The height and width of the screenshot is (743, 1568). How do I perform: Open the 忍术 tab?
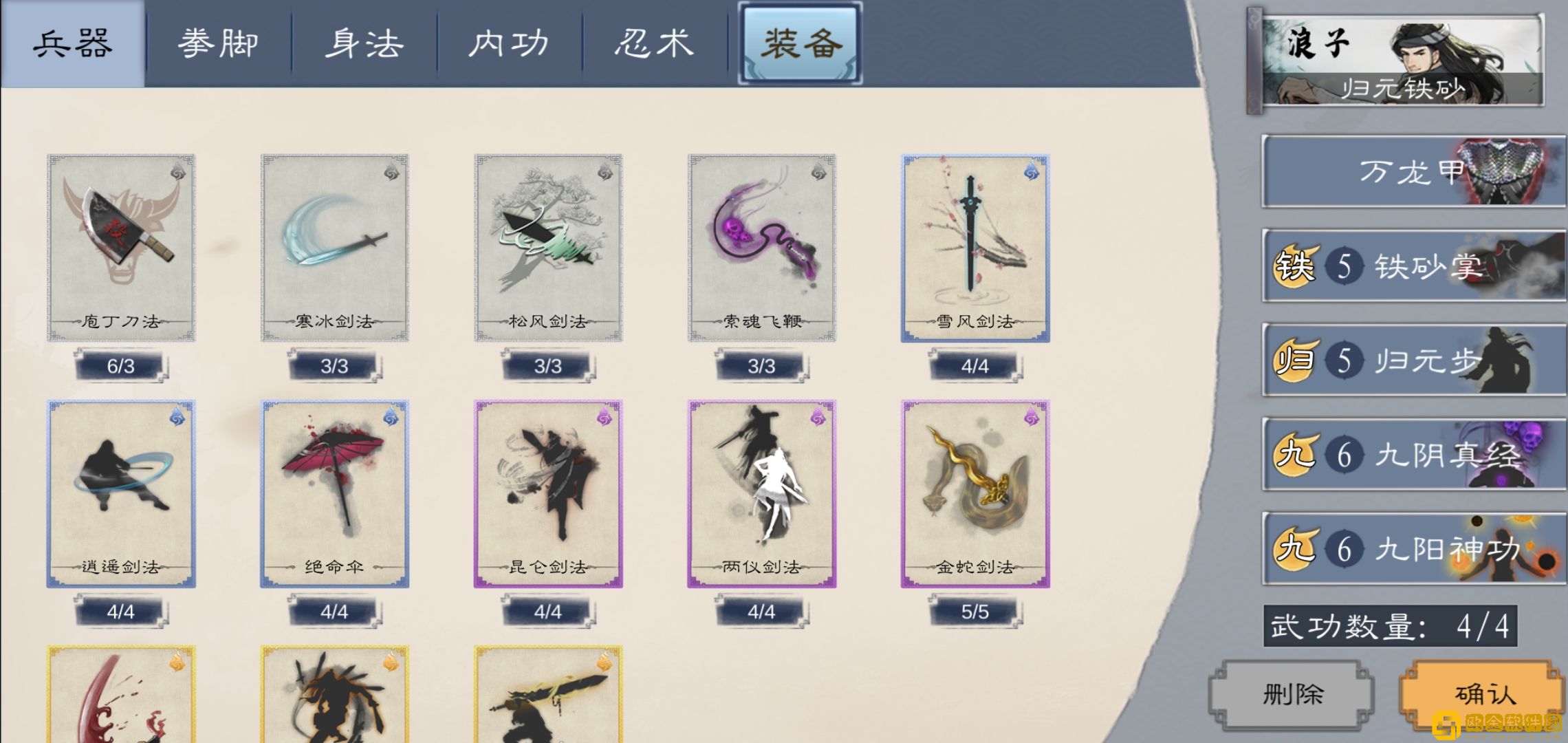[655, 43]
